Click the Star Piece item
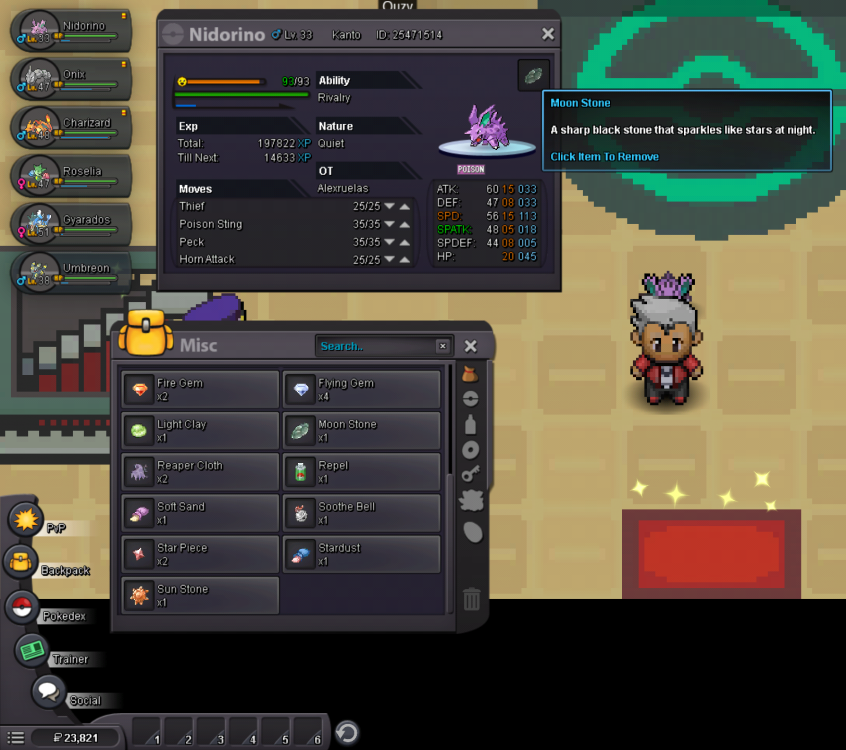This screenshot has width=846, height=750. click(200, 554)
